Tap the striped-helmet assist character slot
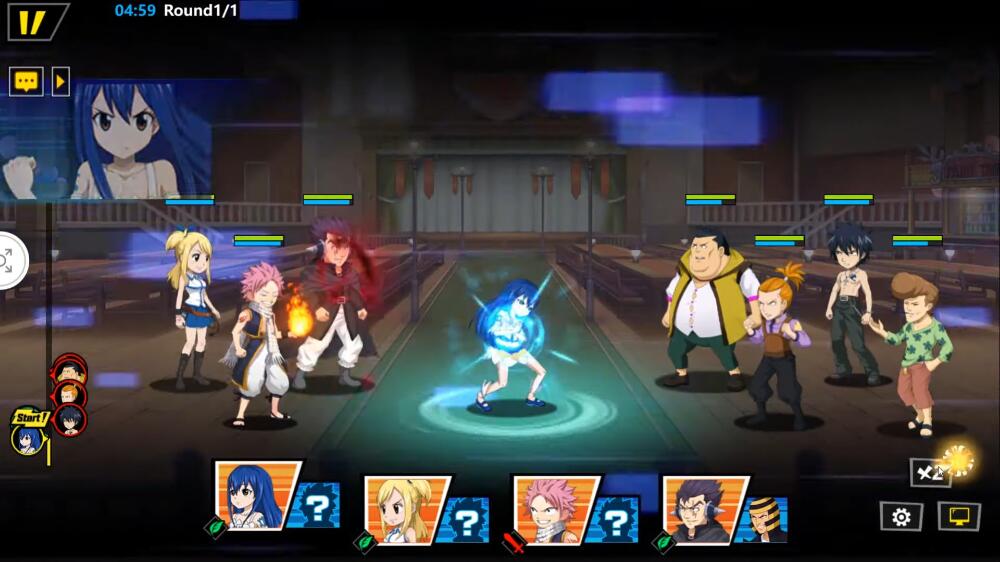 766,516
